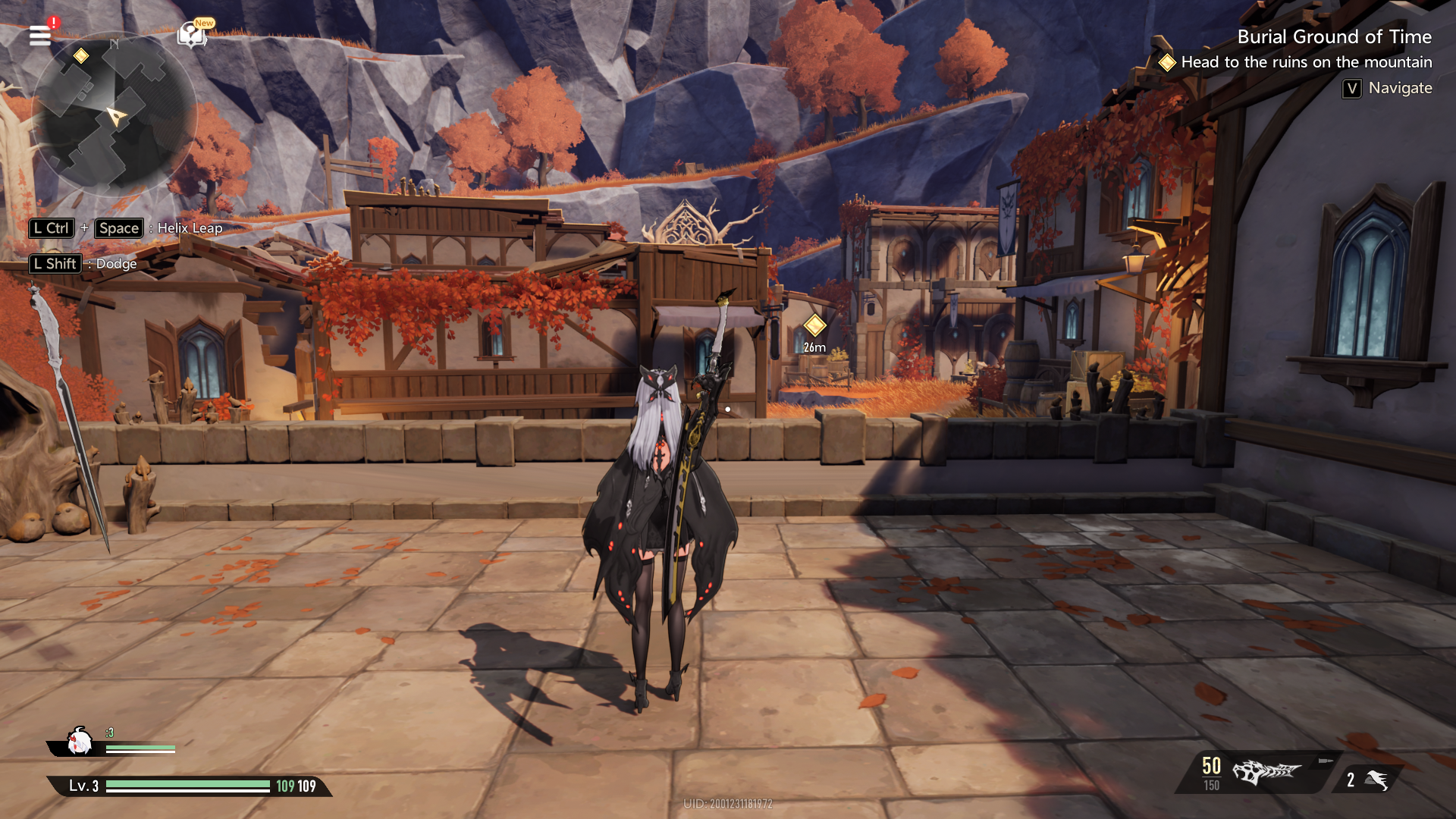
Task: Select the Burial Ground of Time quest tracker
Action: tap(1333, 37)
